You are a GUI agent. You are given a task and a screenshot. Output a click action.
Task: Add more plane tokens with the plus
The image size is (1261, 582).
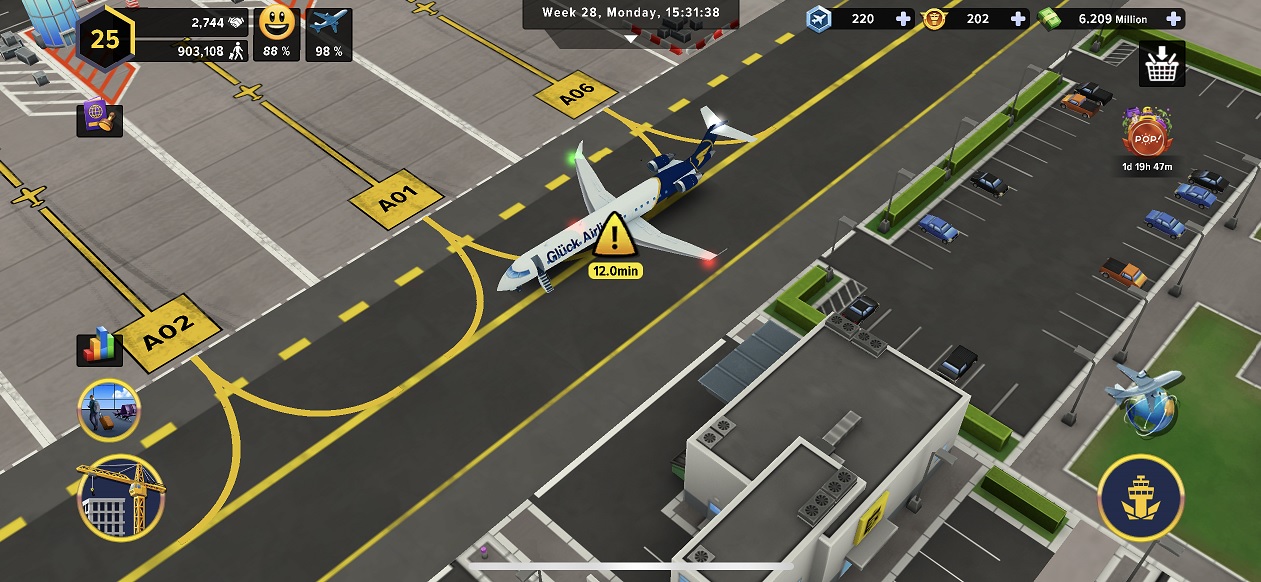point(902,19)
